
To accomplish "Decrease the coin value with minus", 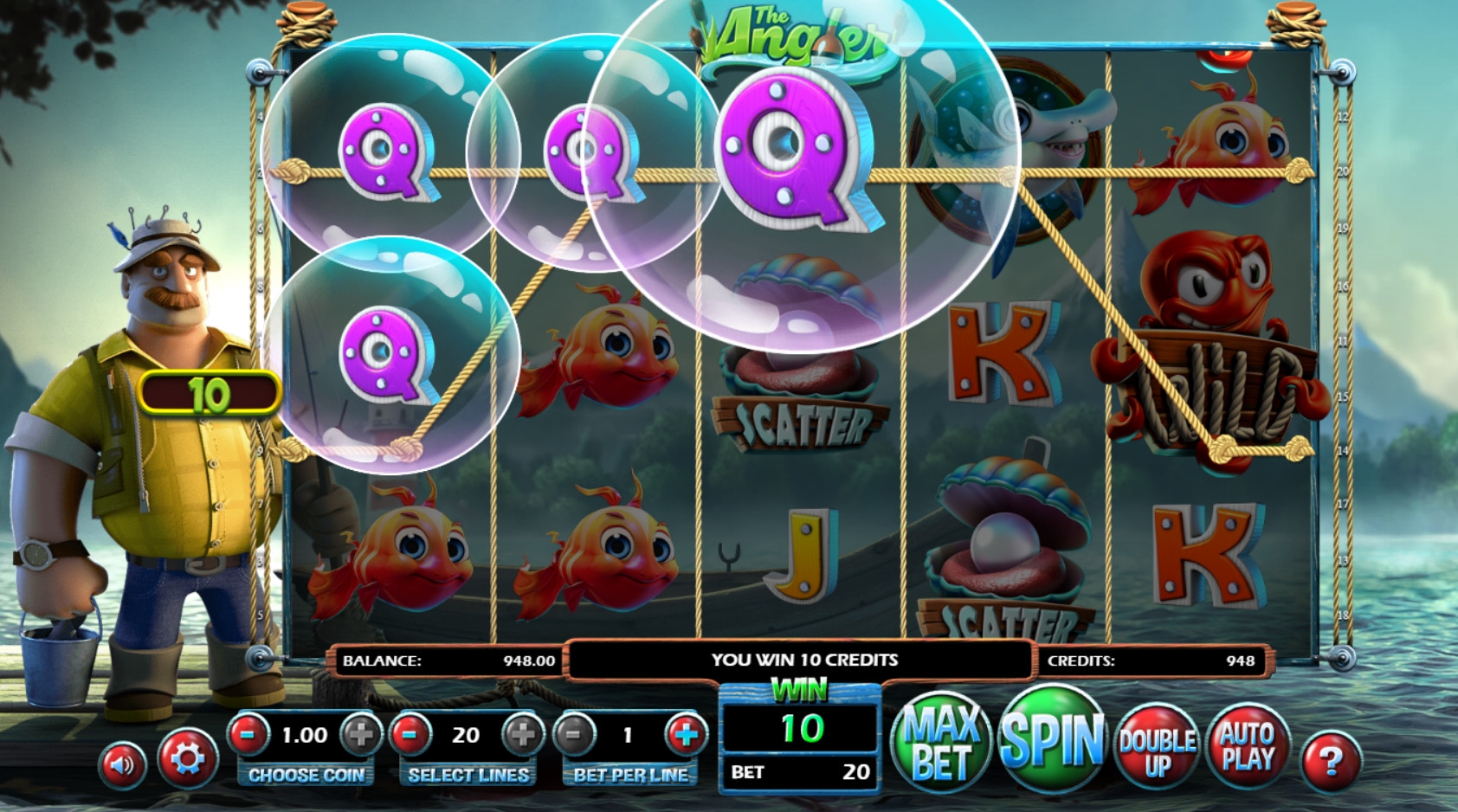I will [248, 735].
